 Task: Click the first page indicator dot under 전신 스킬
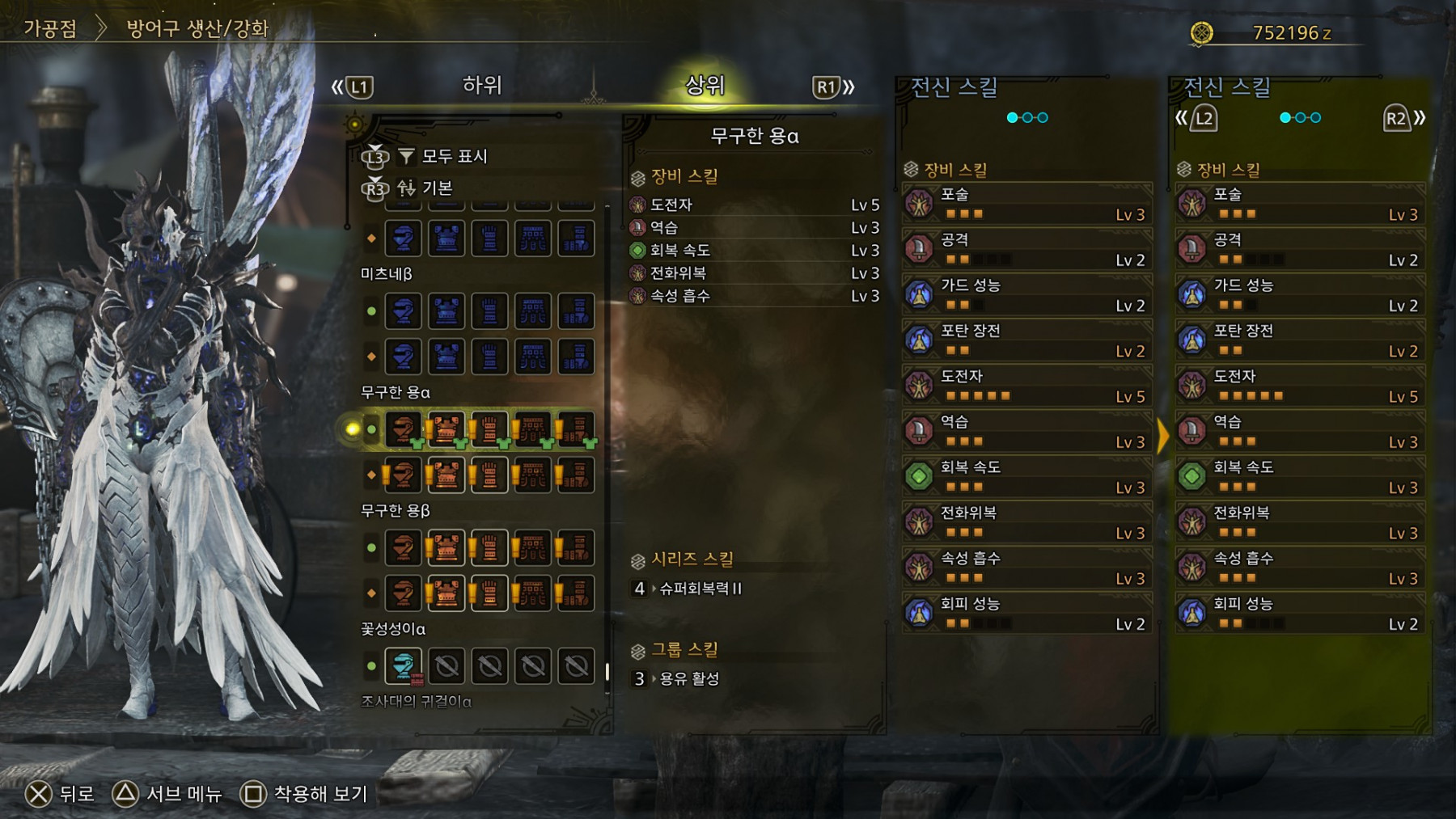pos(1010,116)
